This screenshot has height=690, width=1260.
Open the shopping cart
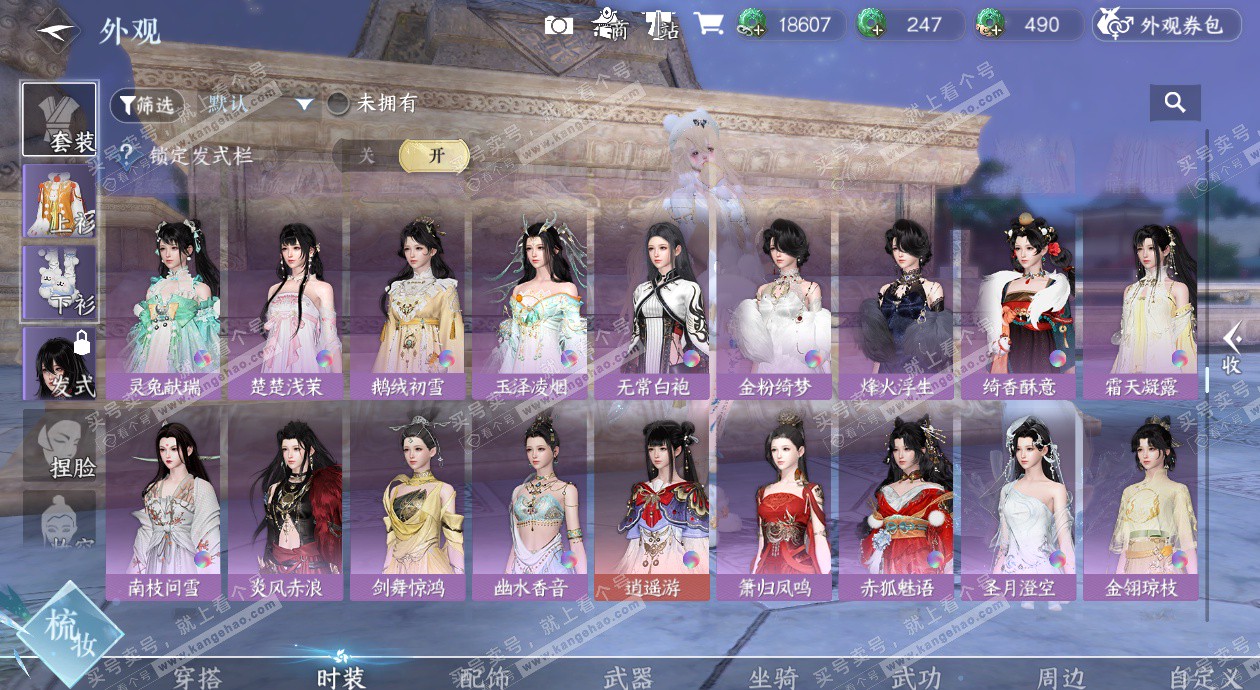coord(708,25)
